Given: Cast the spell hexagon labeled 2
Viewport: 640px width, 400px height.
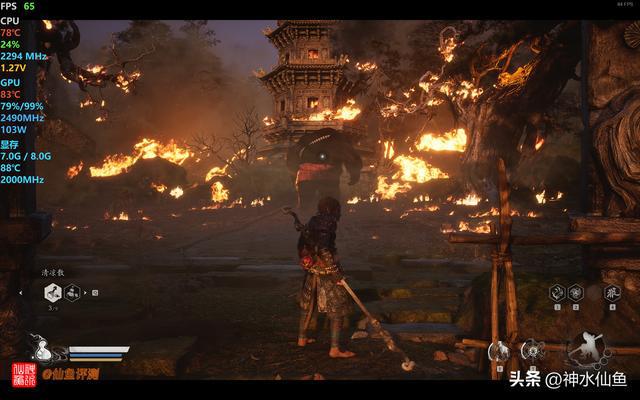Looking at the screenshot, I should pyautogui.click(x=575, y=292).
